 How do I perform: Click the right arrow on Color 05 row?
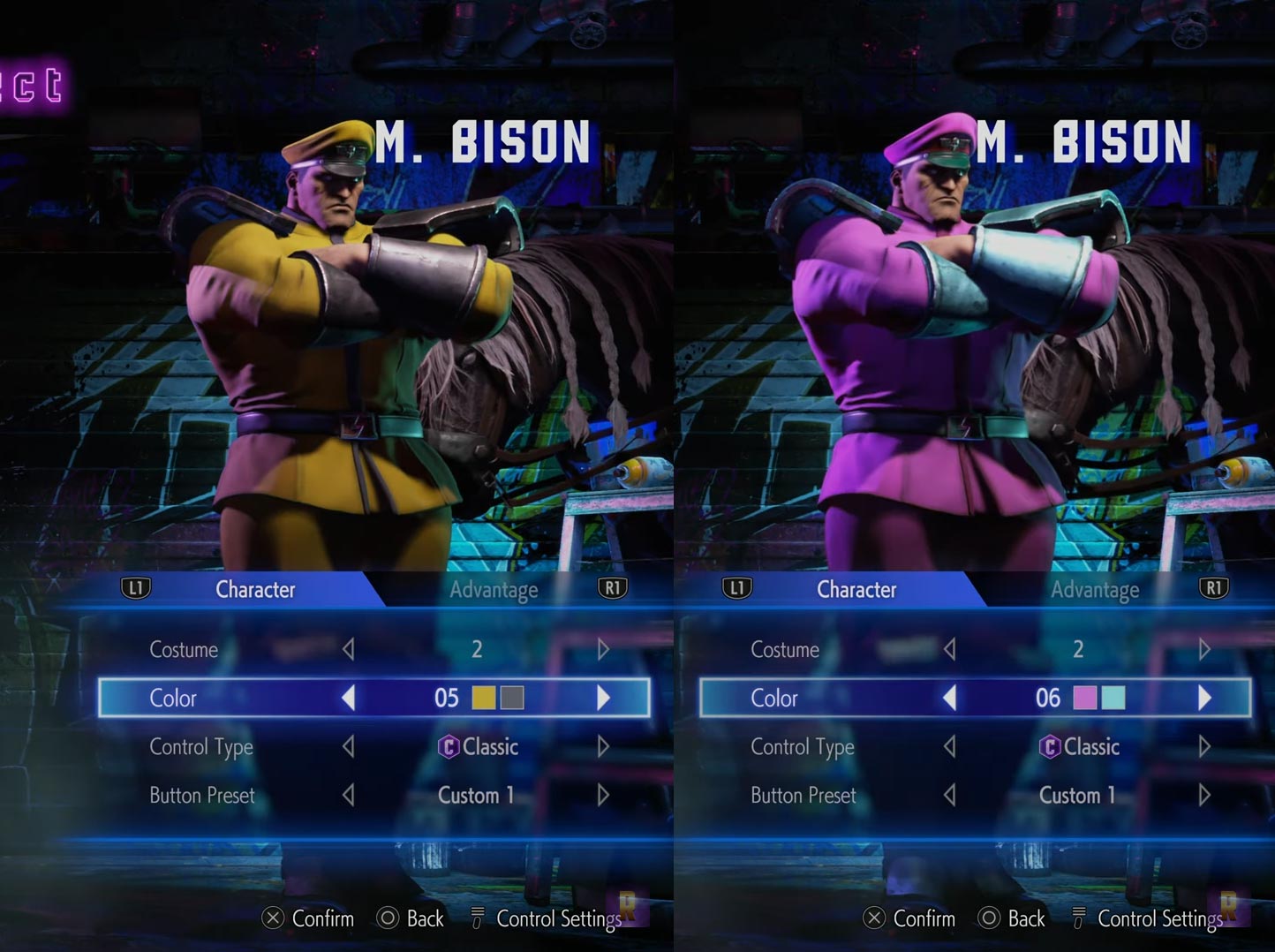tap(605, 698)
